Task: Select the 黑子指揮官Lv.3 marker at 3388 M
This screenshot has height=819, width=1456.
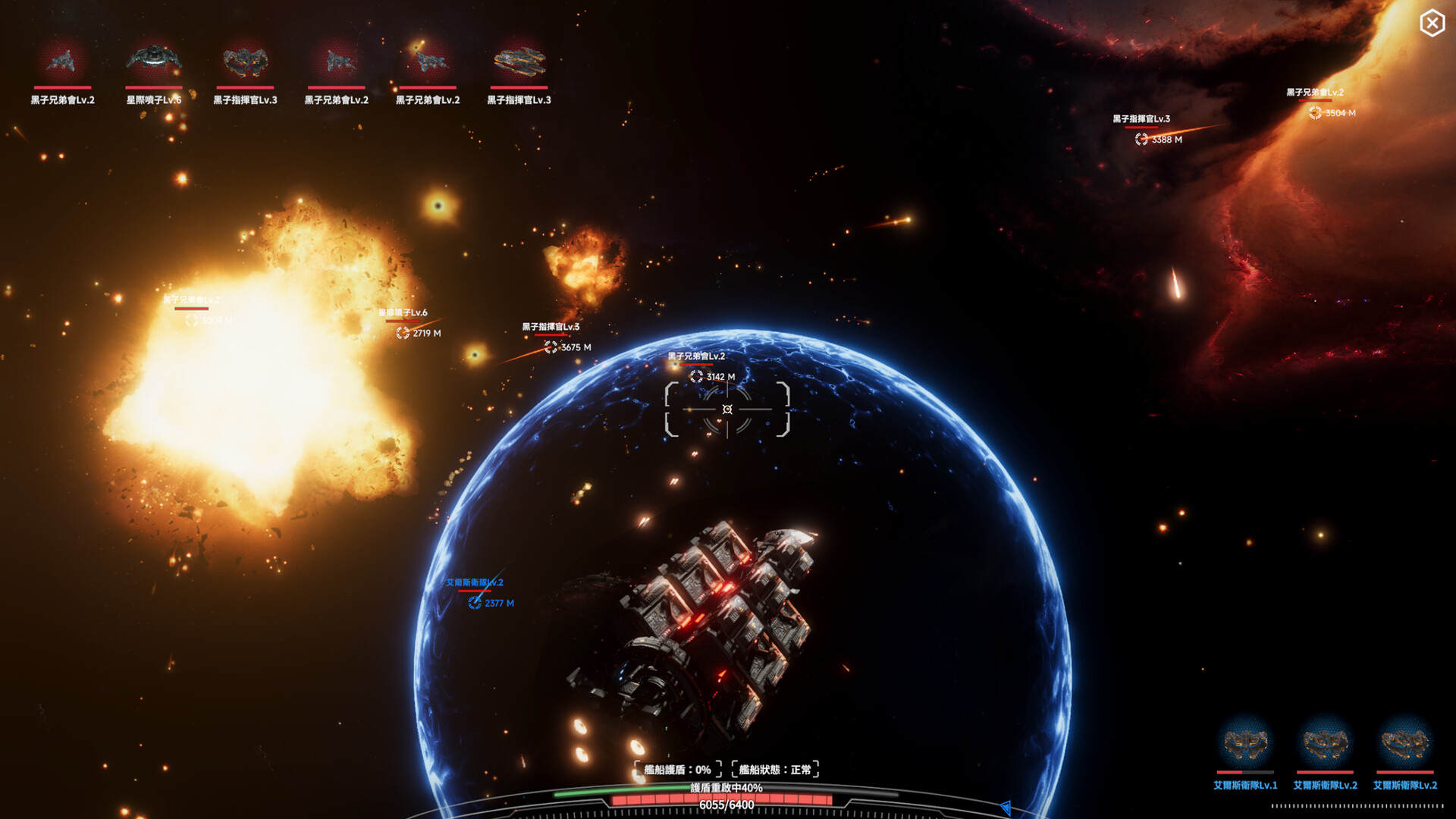Action: pyautogui.click(x=1141, y=140)
